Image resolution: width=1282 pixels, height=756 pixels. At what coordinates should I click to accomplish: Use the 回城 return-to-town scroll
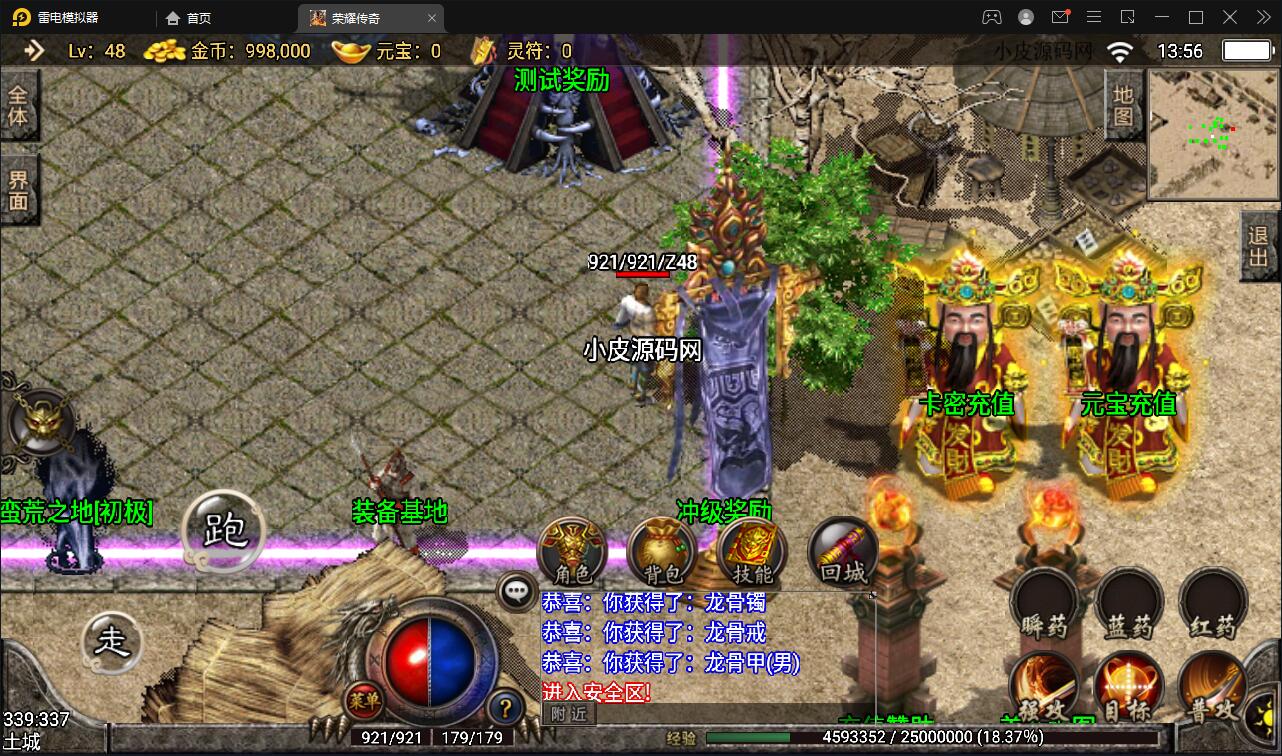point(842,551)
